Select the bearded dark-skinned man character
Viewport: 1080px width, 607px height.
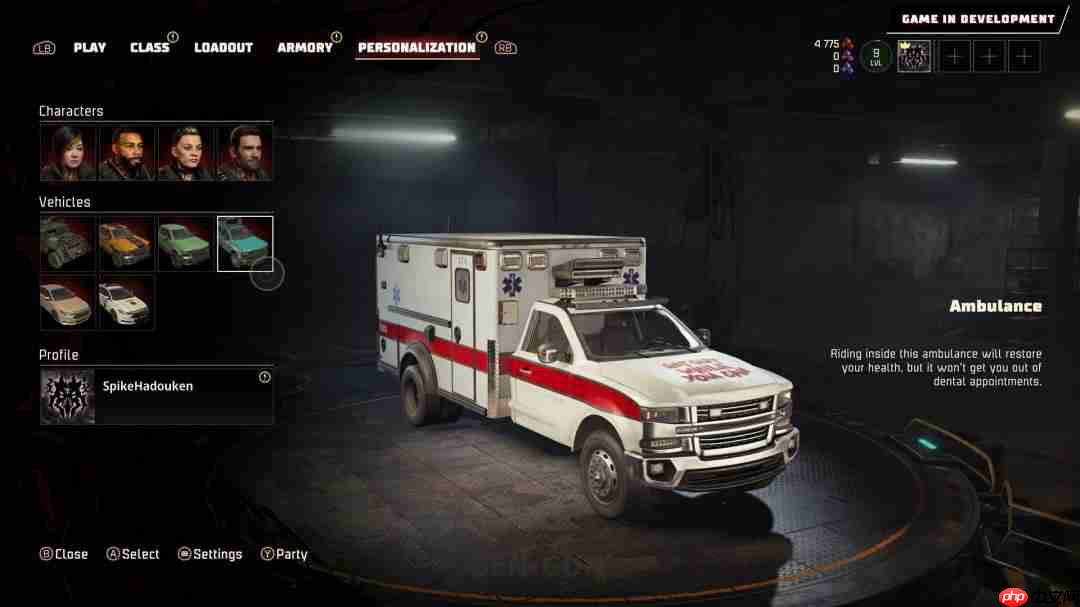pyautogui.click(x=127, y=153)
